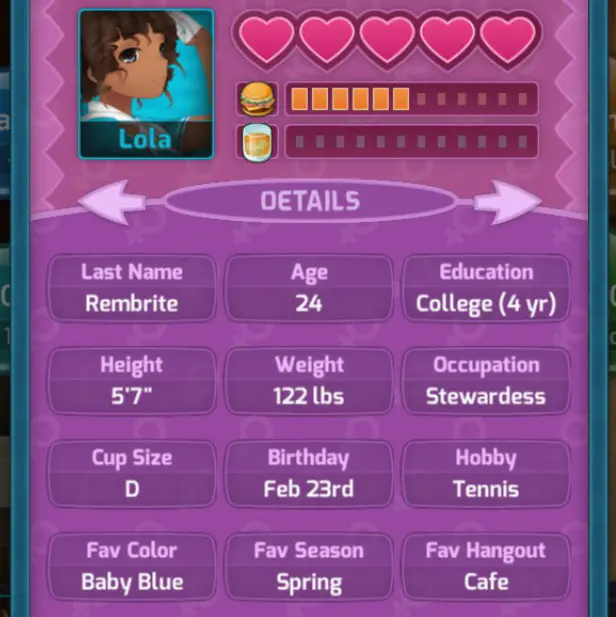Go to the next page with the right arrow
616x617 pixels.
point(506,202)
